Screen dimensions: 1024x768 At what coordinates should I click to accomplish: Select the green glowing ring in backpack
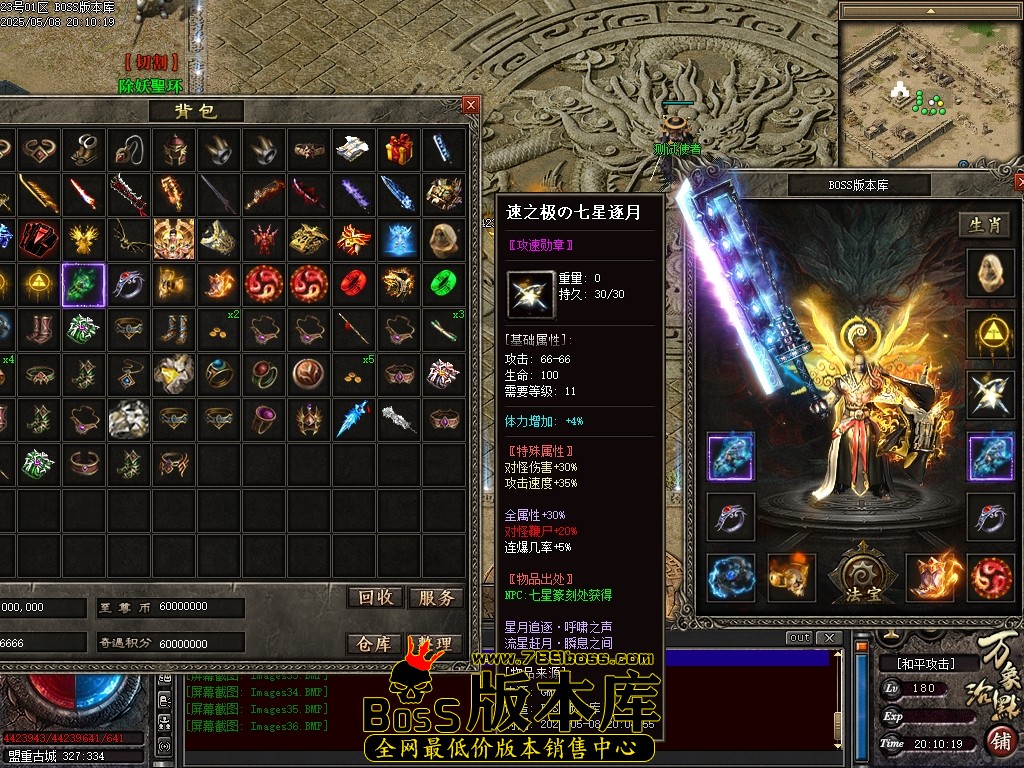442,284
